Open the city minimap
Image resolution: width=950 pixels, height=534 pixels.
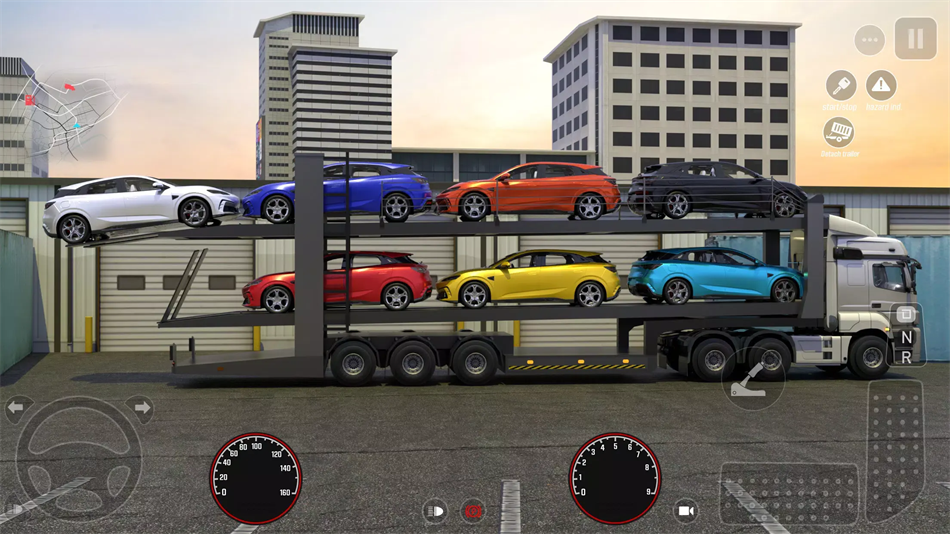[x=72, y=112]
